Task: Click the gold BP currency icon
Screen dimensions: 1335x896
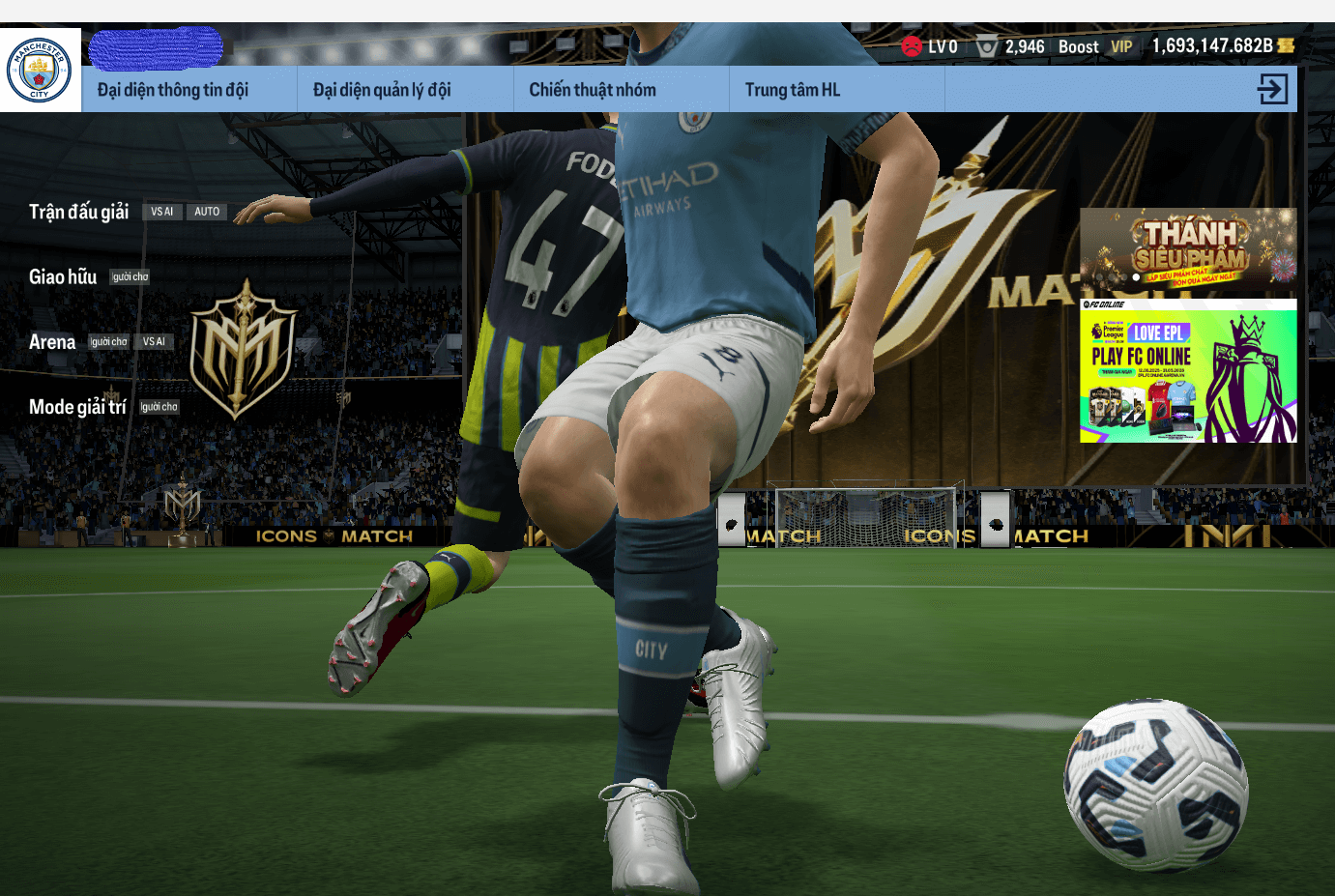Action: pyautogui.click(x=1286, y=45)
